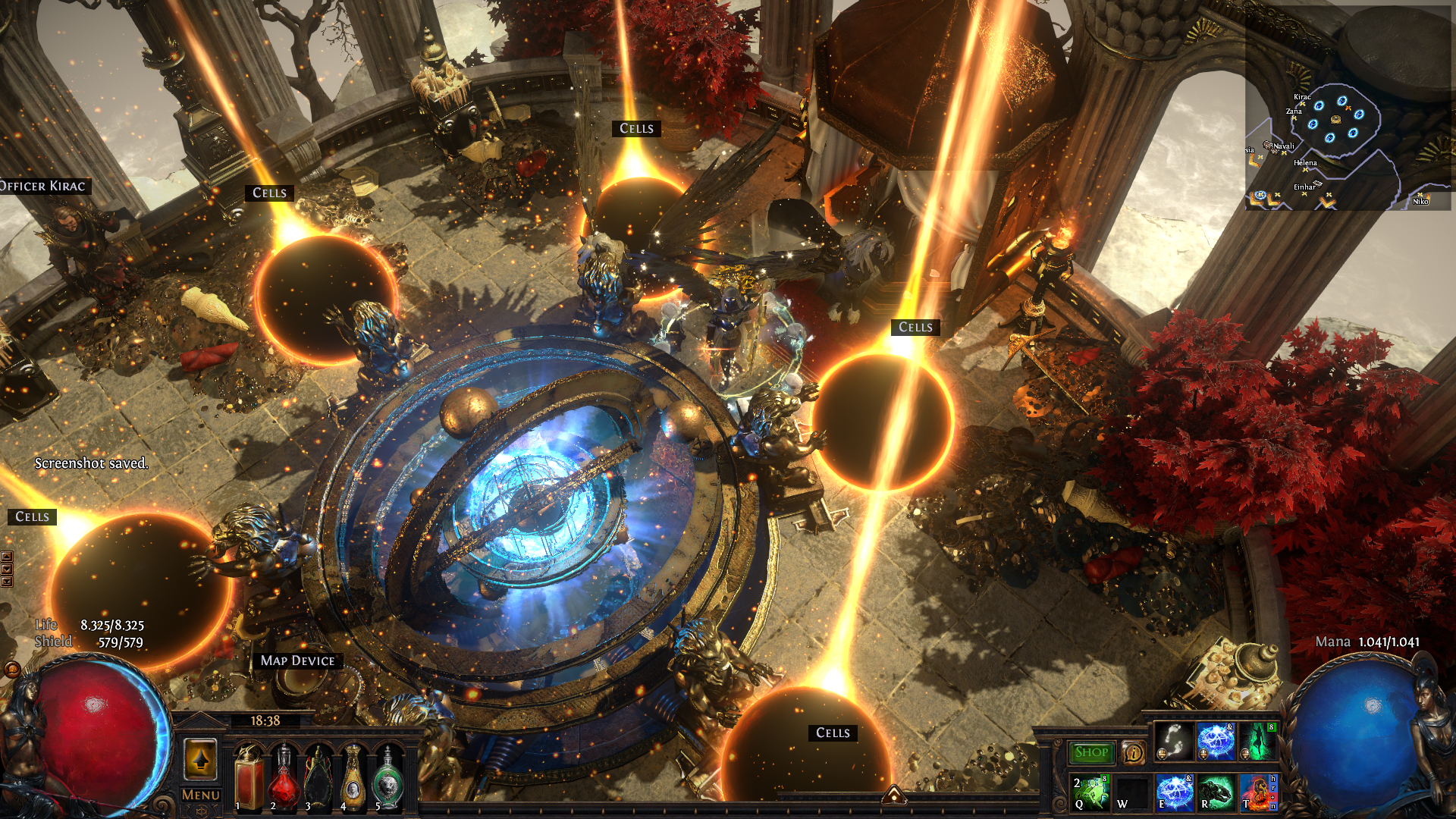The image size is (1456, 819).
Task: Select the white footprints move skill
Action: 1174,742
